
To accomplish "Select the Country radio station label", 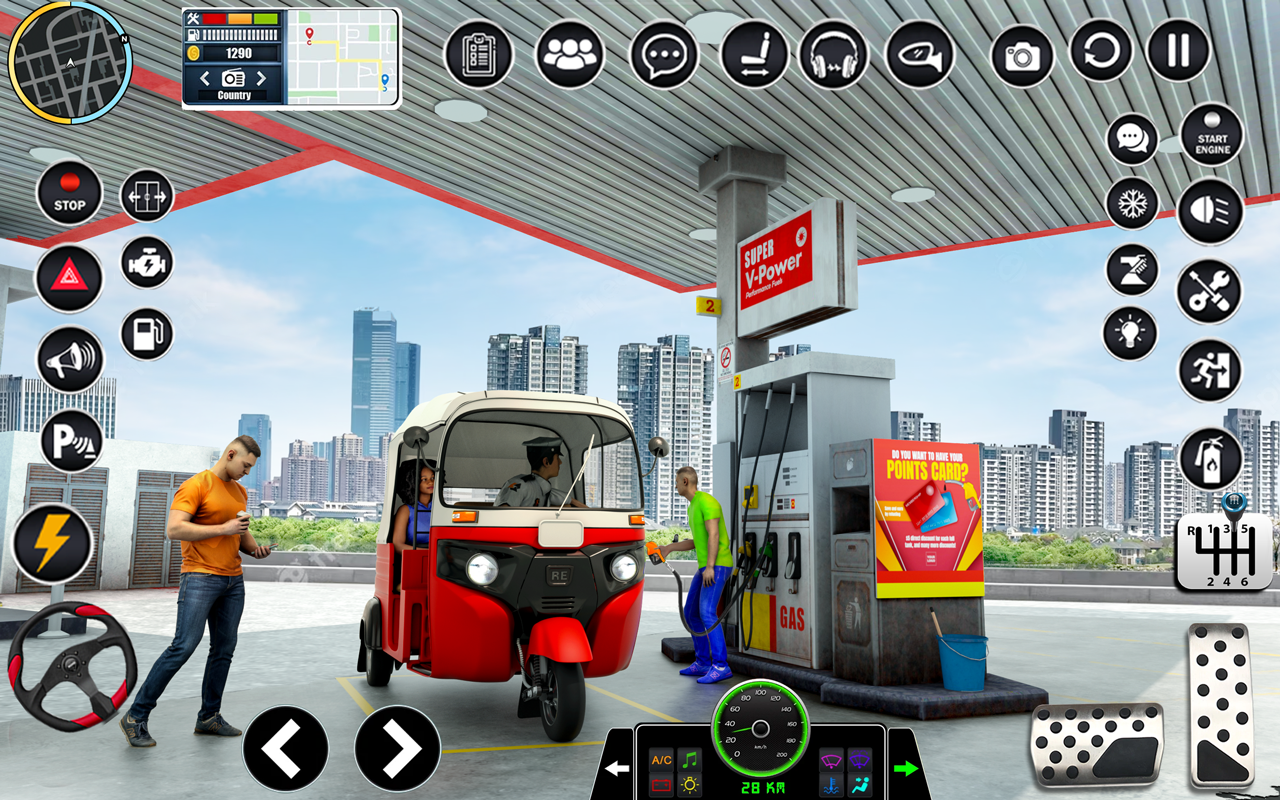I will 233,95.
